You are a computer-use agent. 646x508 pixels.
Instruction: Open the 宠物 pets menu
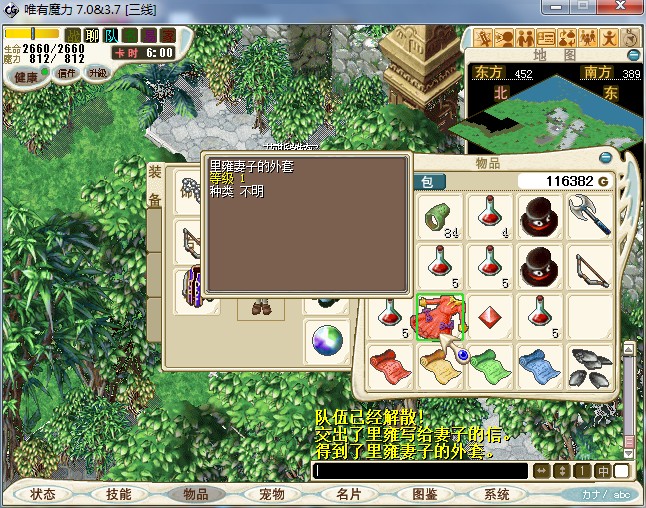tap(271, 494)
